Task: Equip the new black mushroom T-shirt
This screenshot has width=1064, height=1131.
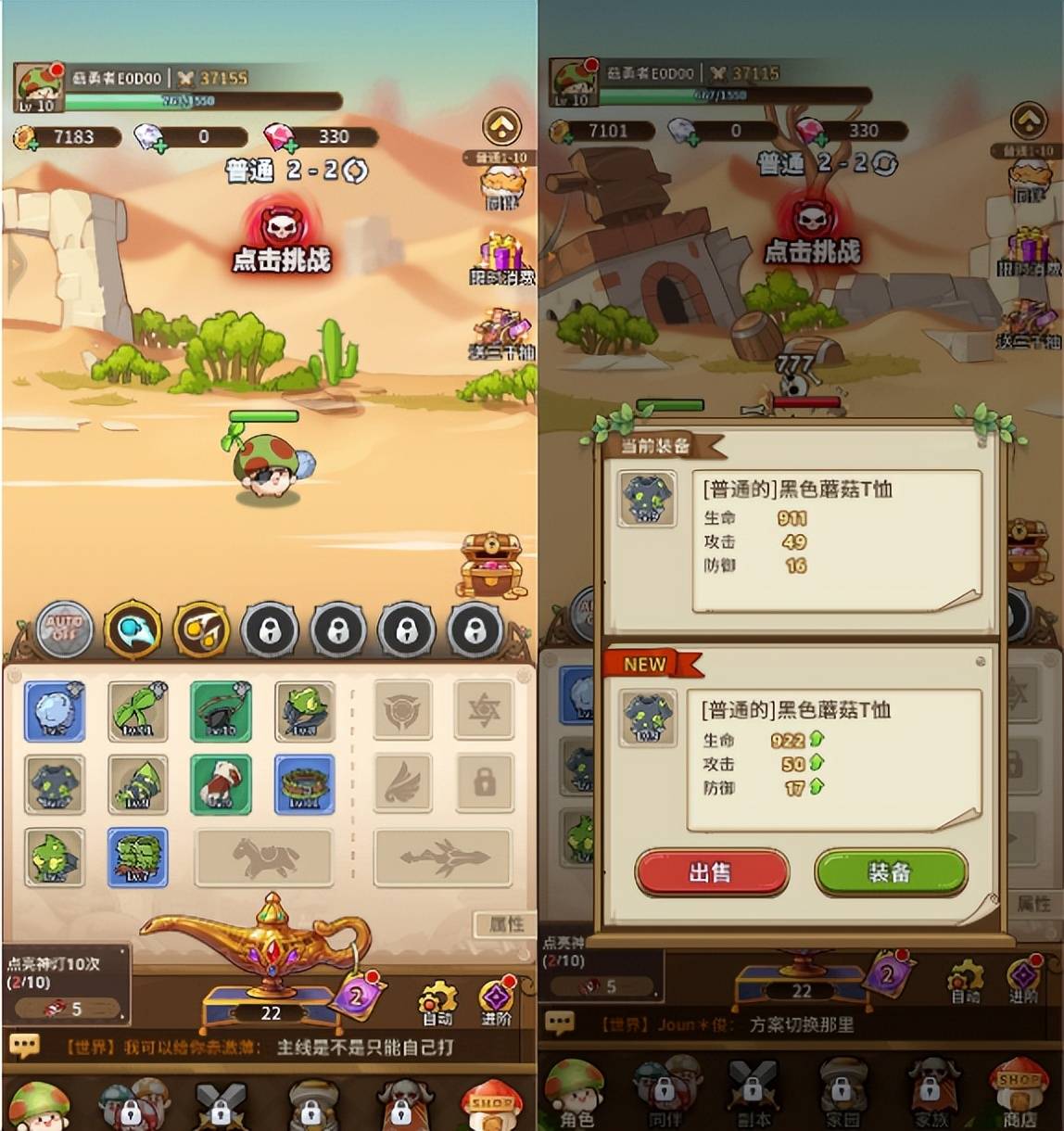Action: 890,872
